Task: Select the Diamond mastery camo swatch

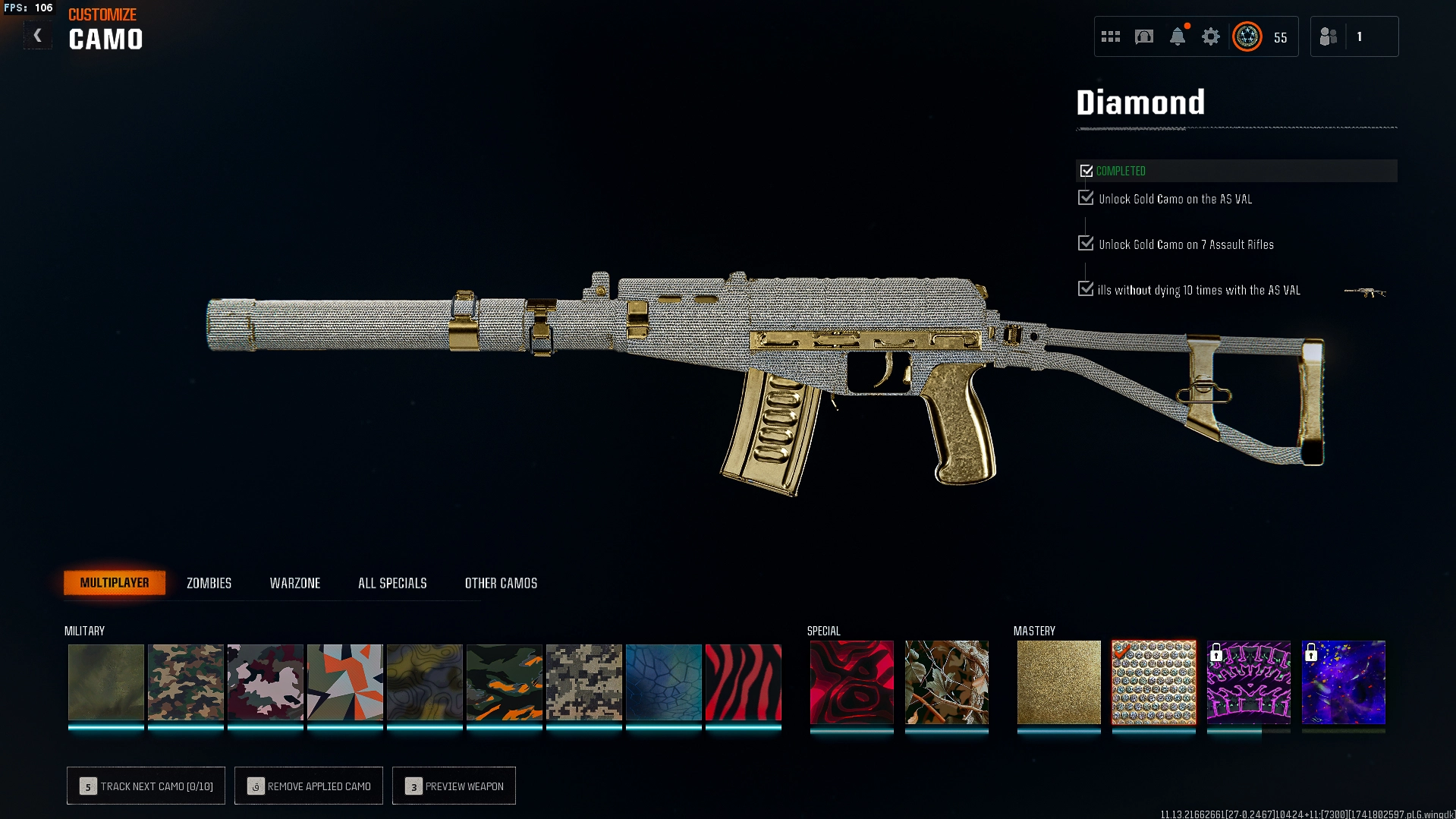Action: pyautogui.click(x=1153, y=682)
